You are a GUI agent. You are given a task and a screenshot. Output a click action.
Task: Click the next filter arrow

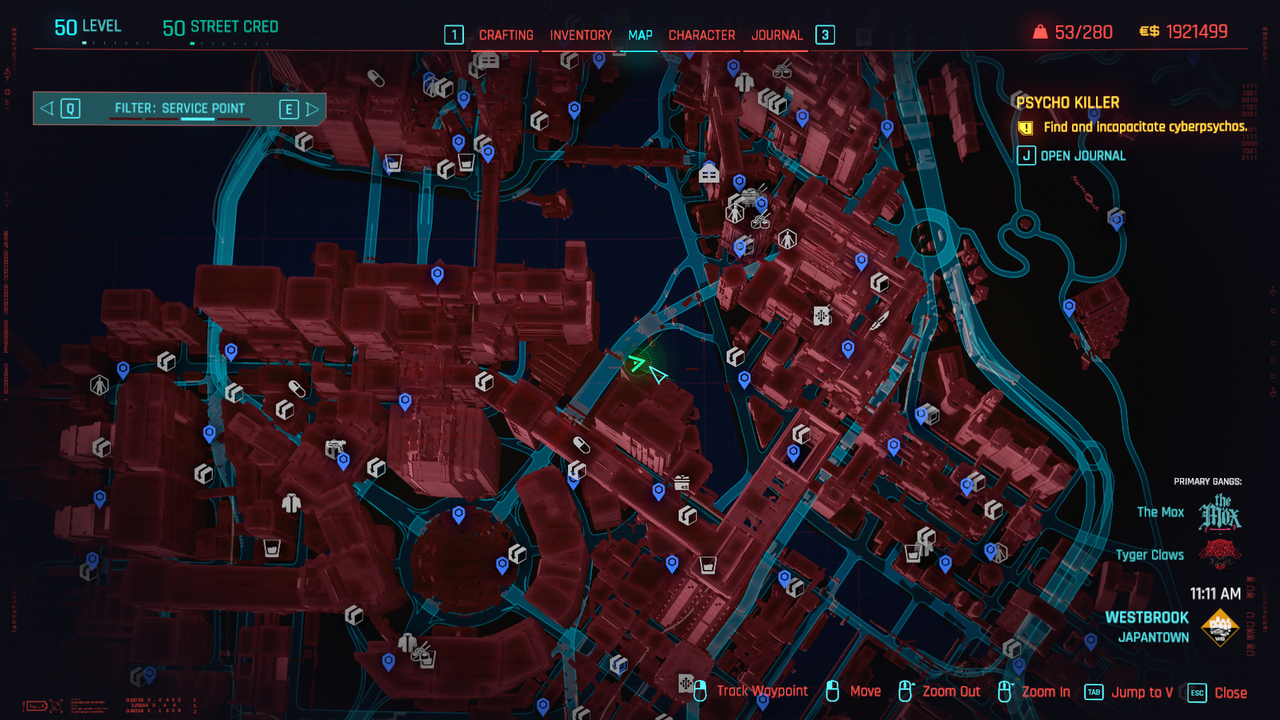313,108
